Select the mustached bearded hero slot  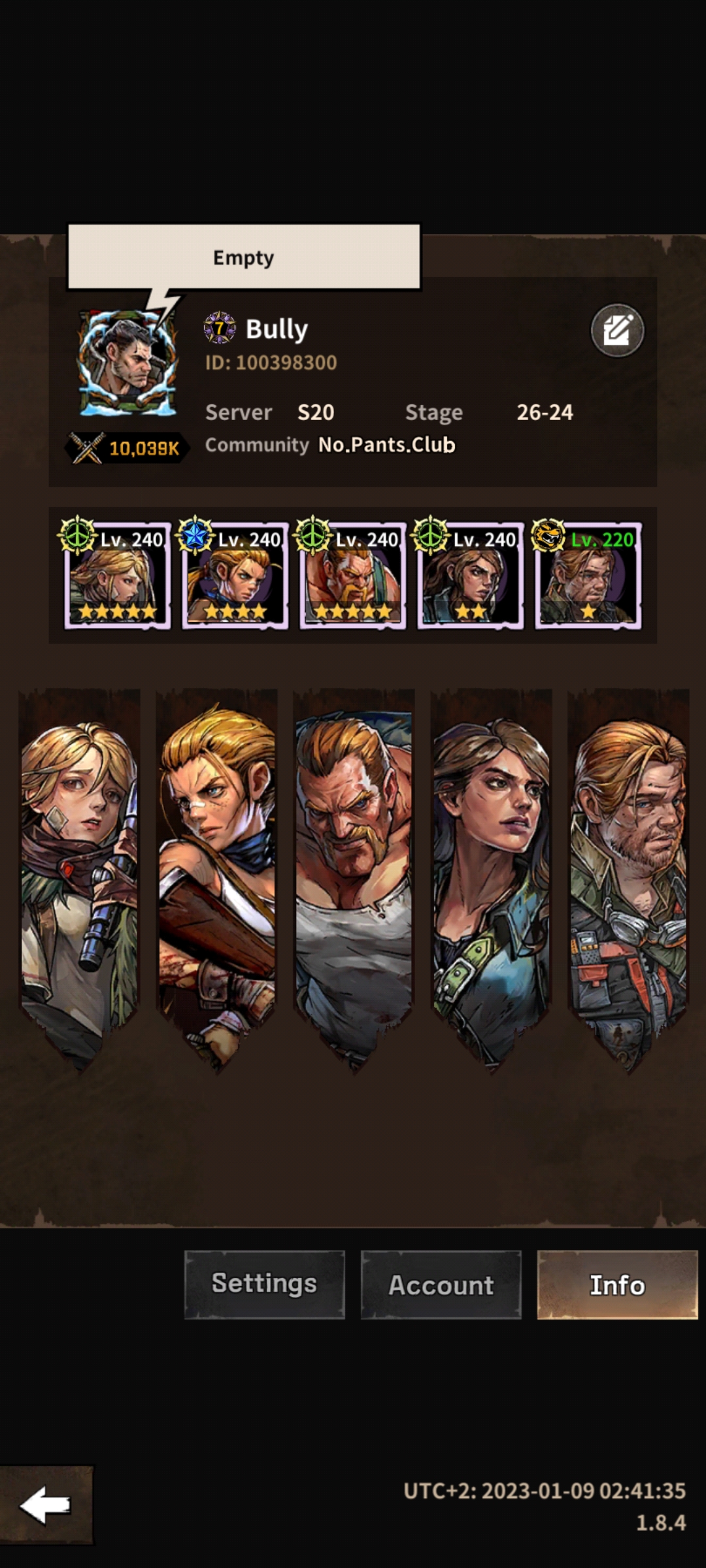[x=353, y=576]
